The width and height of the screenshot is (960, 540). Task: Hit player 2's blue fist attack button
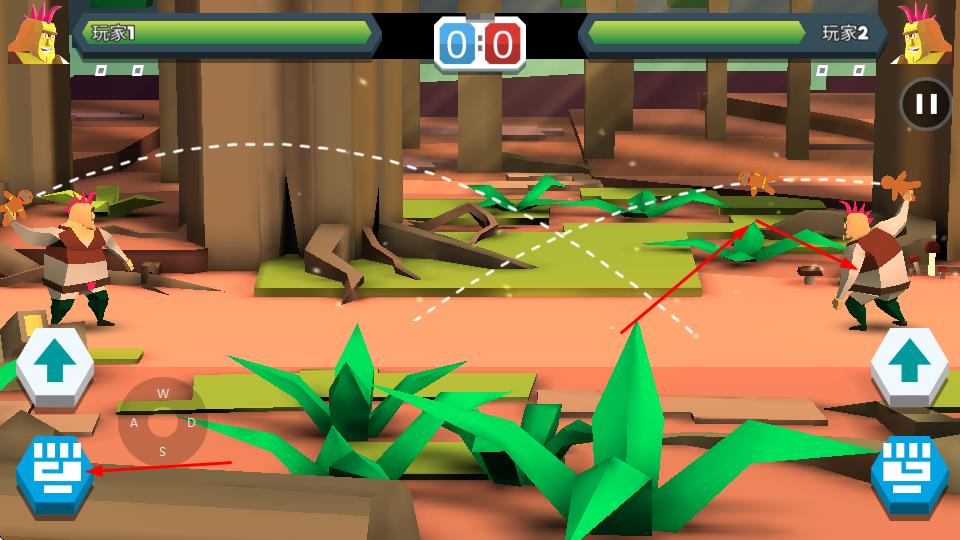[x=908, y=473]
